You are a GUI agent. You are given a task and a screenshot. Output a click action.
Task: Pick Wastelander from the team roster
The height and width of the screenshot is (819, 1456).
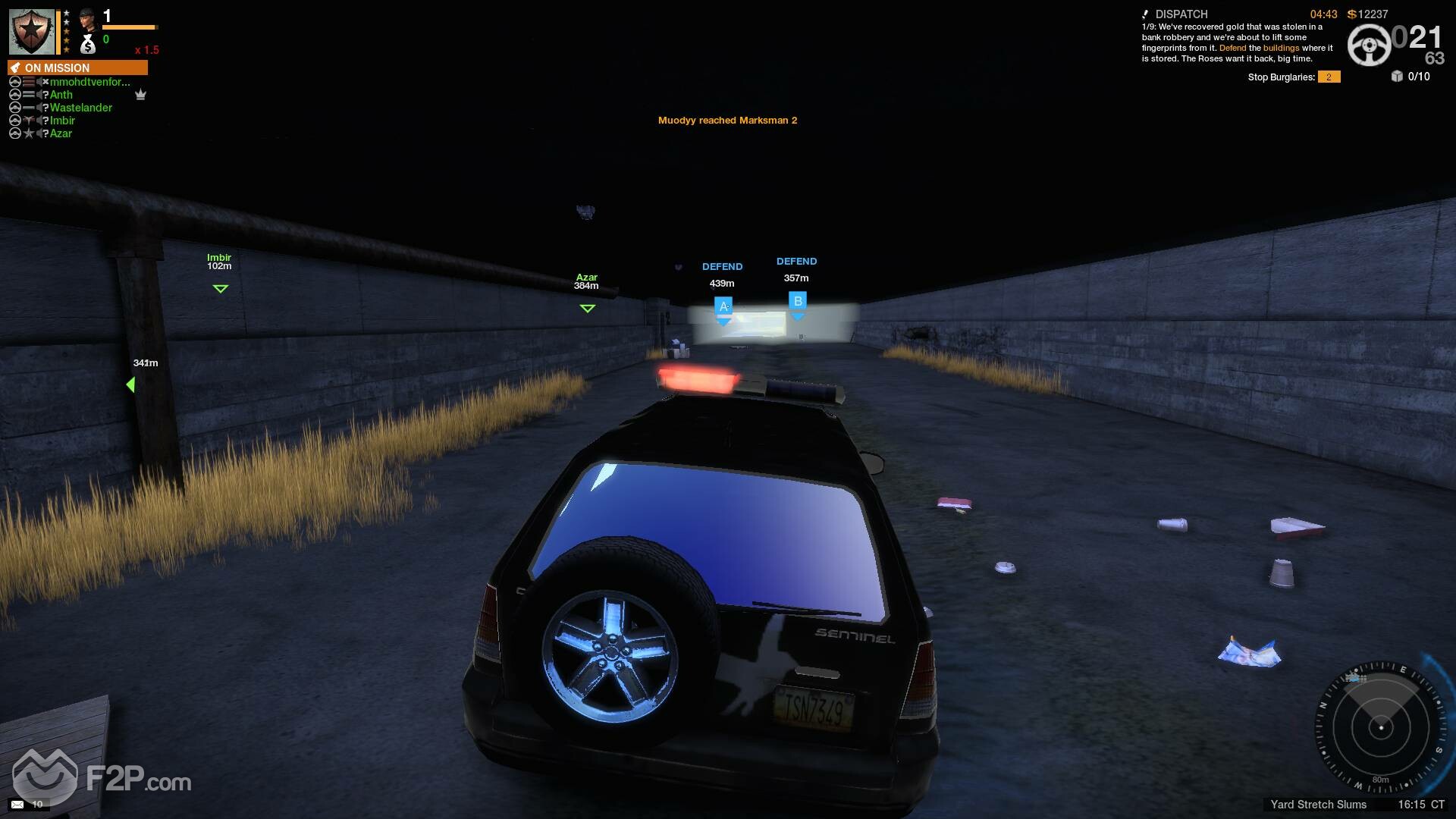click(x=80, y=108)
